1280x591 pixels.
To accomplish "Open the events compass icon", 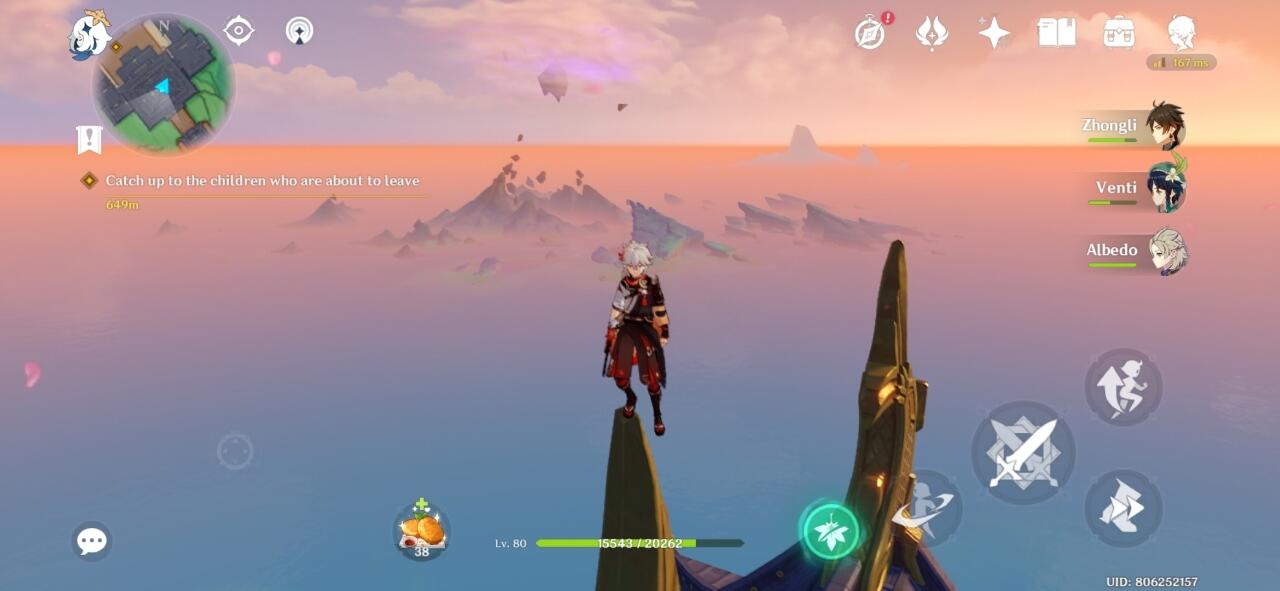I will (870, 33).
